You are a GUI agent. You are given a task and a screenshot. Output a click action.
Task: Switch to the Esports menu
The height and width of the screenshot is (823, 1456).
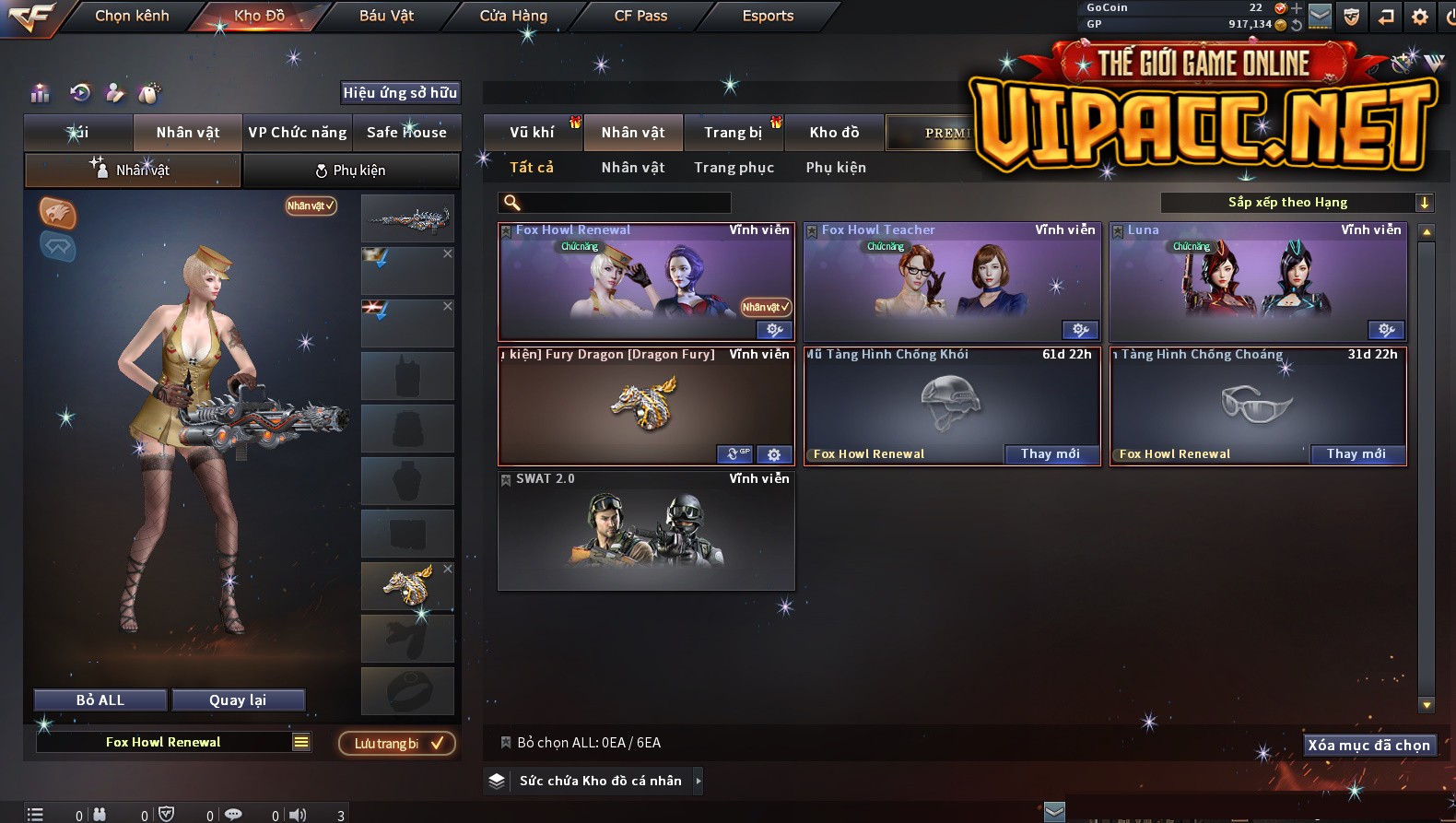768,16
